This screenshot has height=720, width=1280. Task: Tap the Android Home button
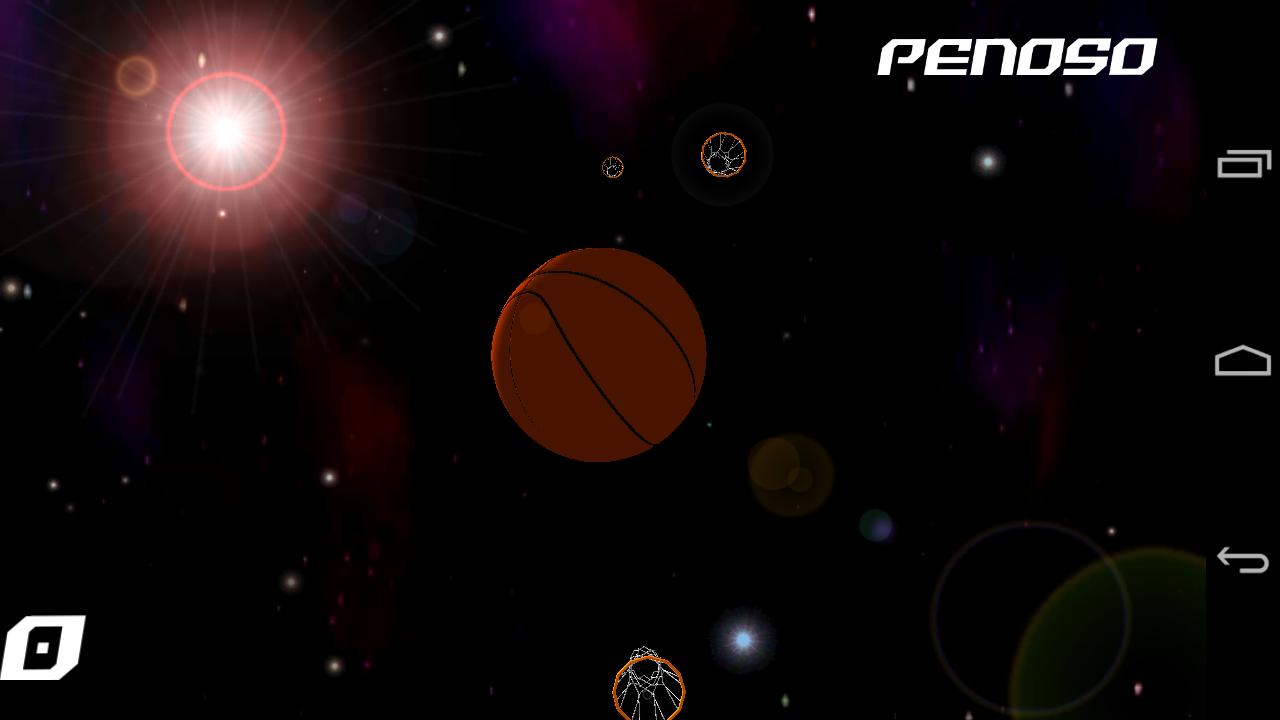(1242, 360)
